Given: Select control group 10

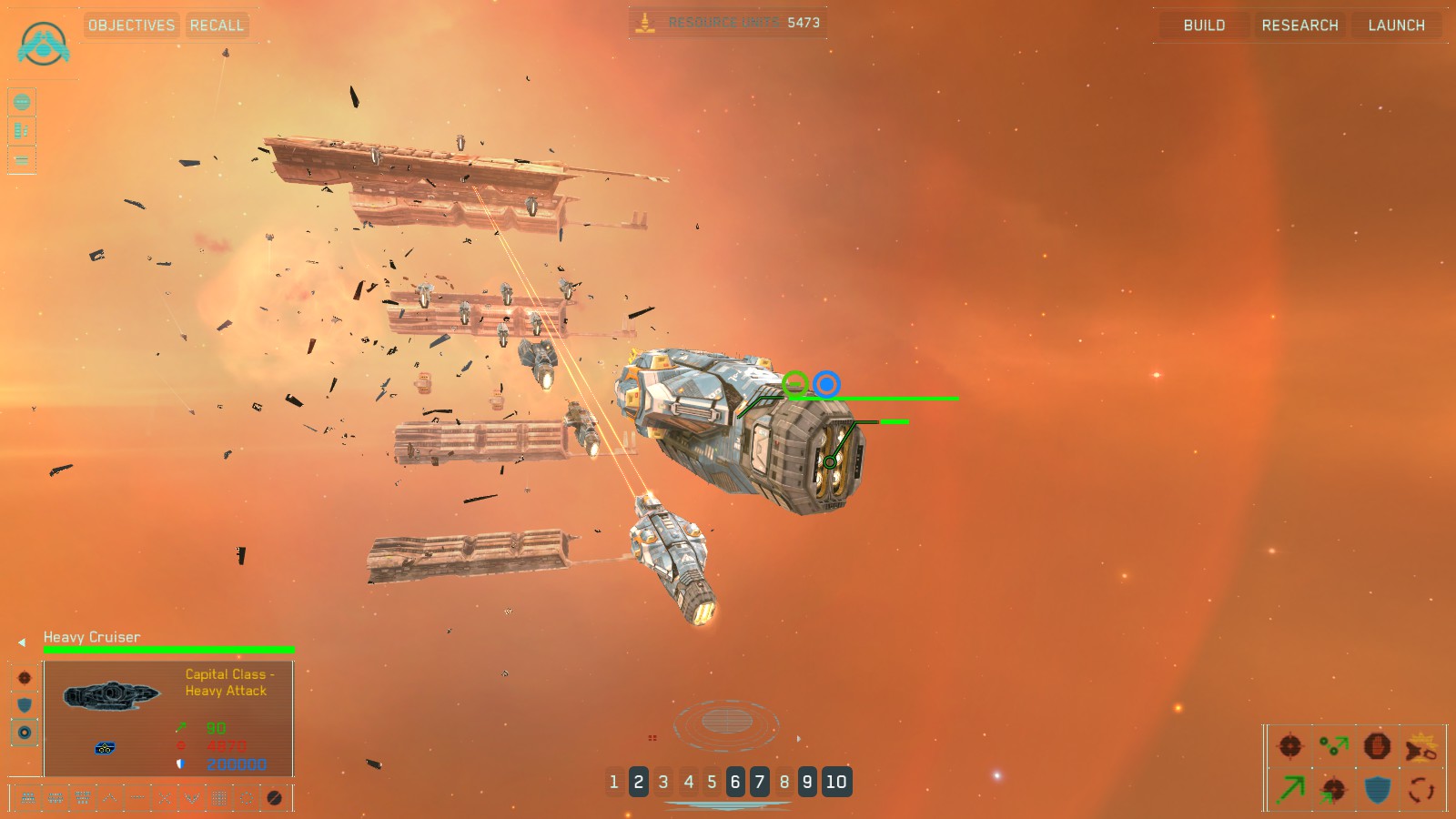Looking at the screenshot, I should coord(836,782).
